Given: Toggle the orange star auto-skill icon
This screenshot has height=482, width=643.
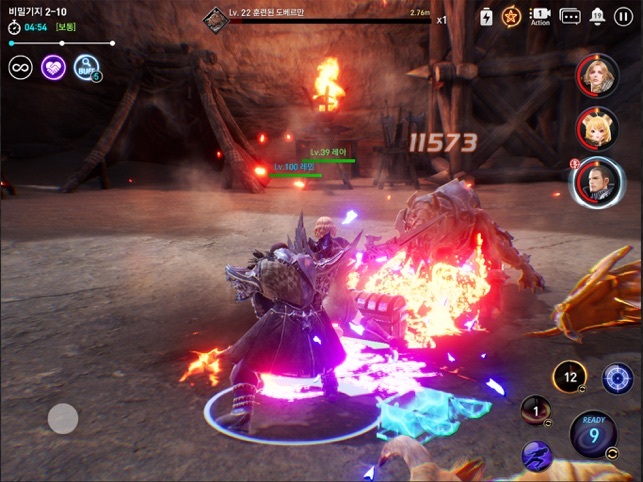Looking at the screenshot, I should 511,17.
